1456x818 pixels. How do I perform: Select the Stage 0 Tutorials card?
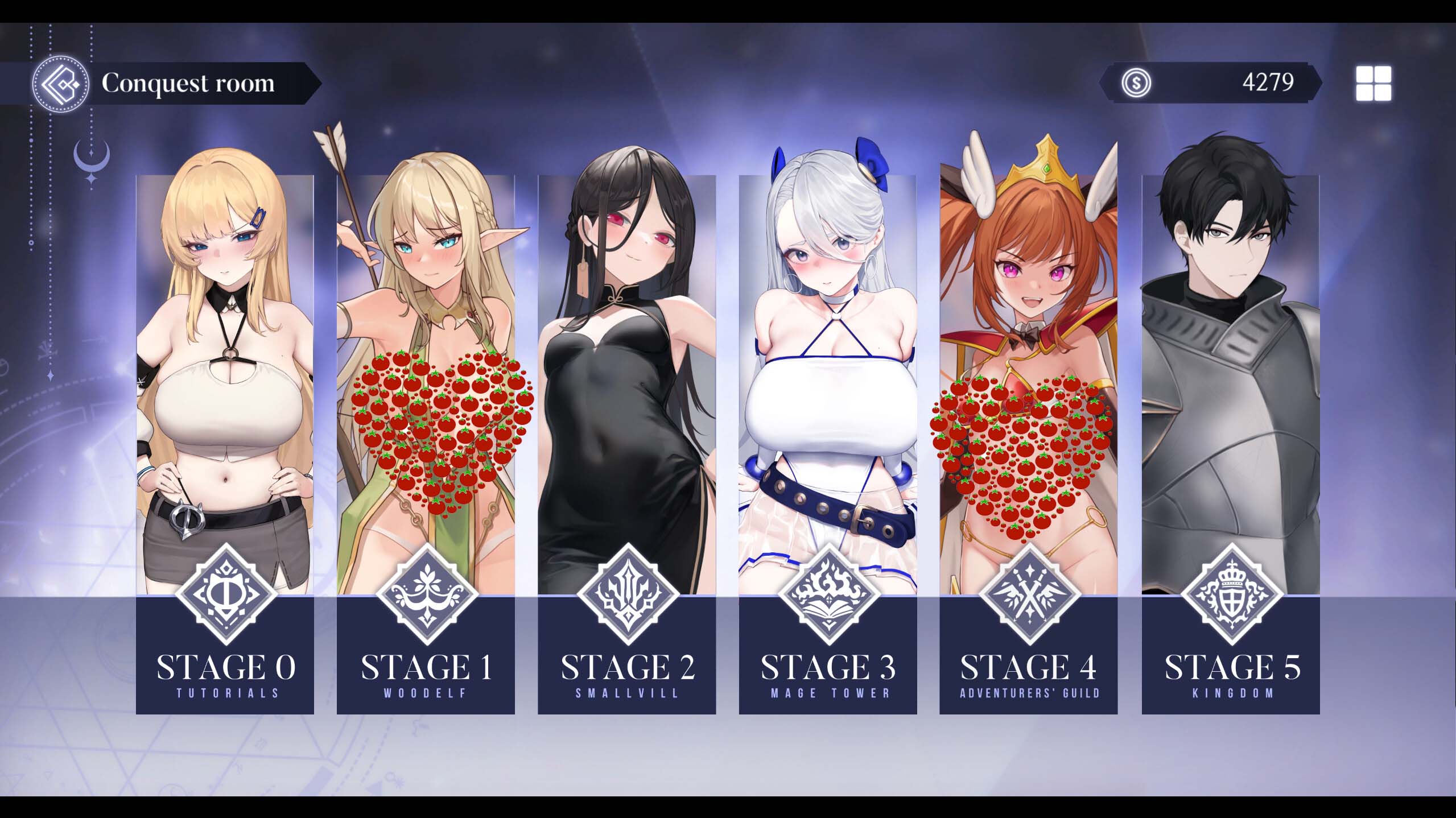click(226, 364)
